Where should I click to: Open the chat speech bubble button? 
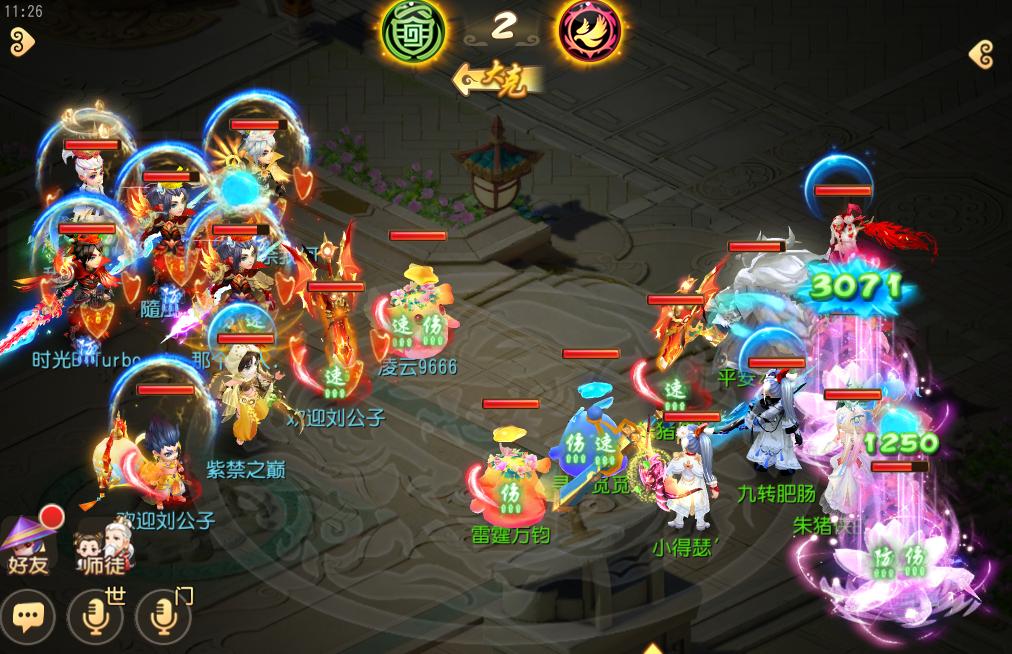[27, 617]
